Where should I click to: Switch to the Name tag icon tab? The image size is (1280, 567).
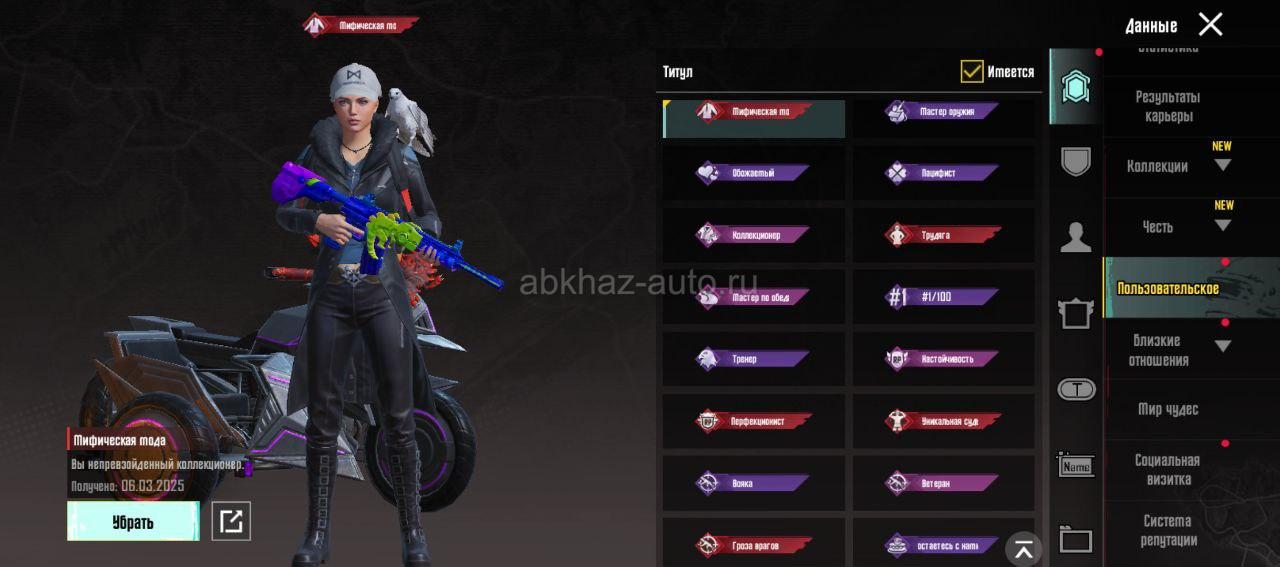click(1076, 465)
